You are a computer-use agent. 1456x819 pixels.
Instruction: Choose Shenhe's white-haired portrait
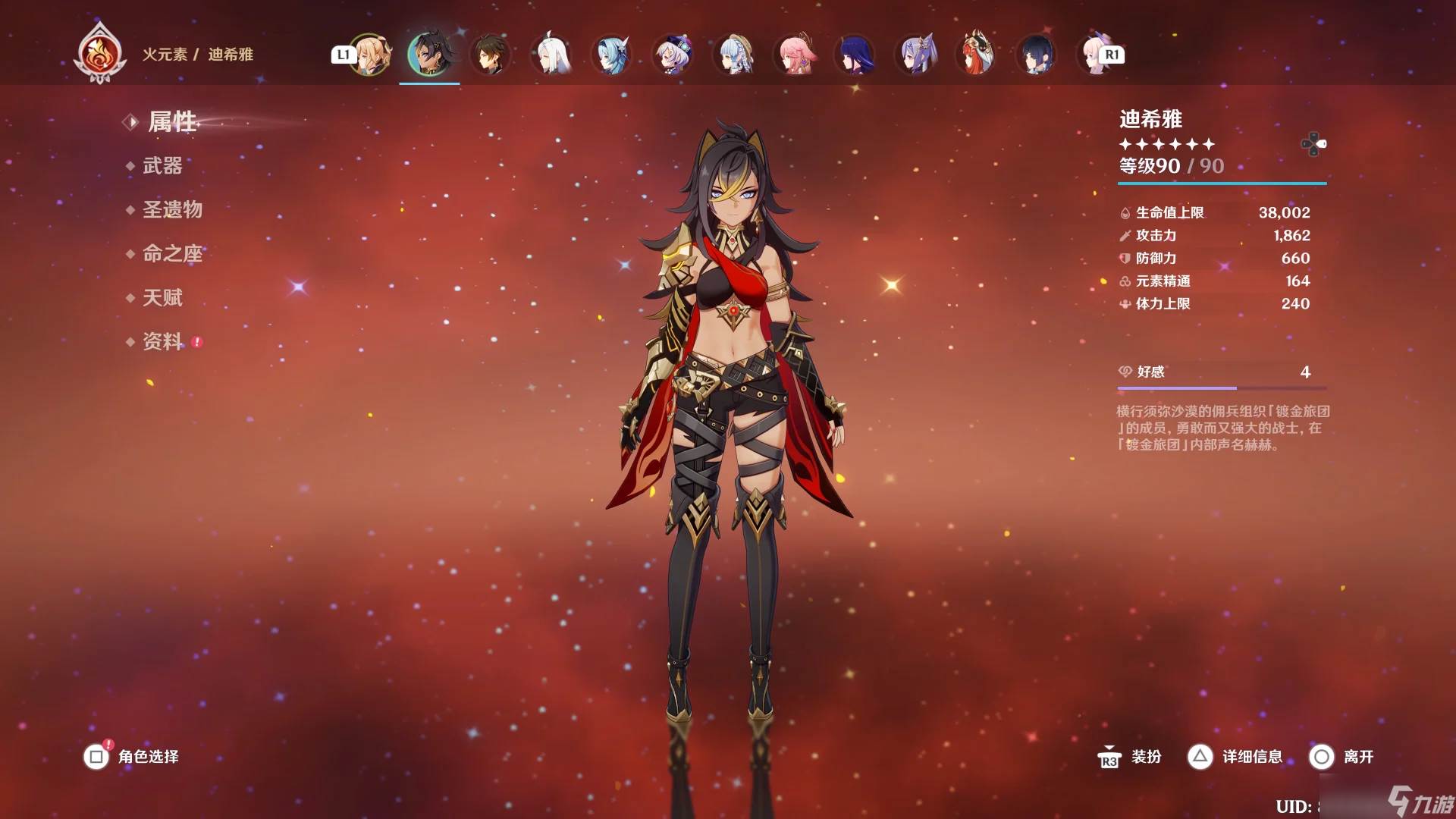point(551,55)
